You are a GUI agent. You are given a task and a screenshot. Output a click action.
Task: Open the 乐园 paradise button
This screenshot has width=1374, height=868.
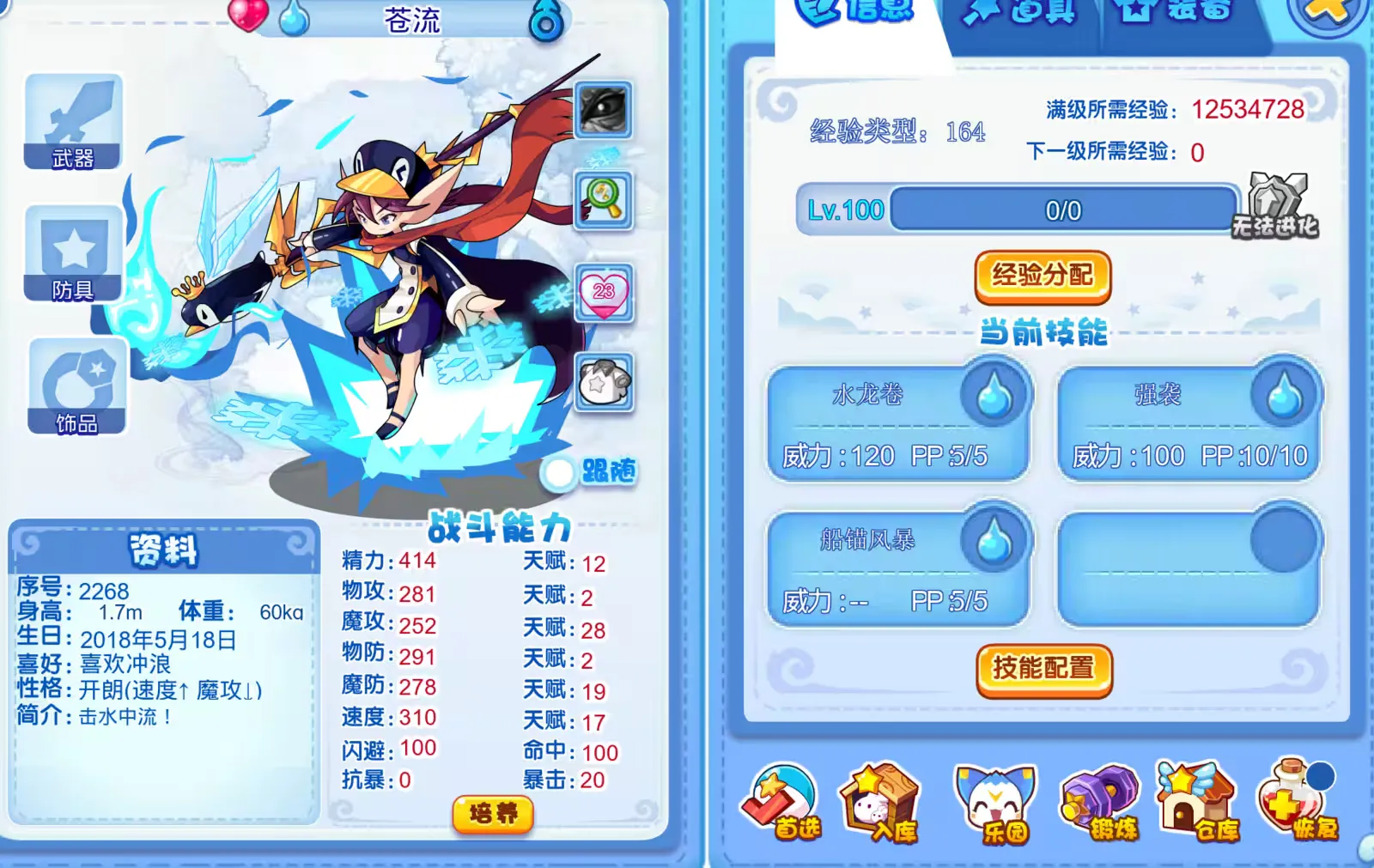coord(994,804)
